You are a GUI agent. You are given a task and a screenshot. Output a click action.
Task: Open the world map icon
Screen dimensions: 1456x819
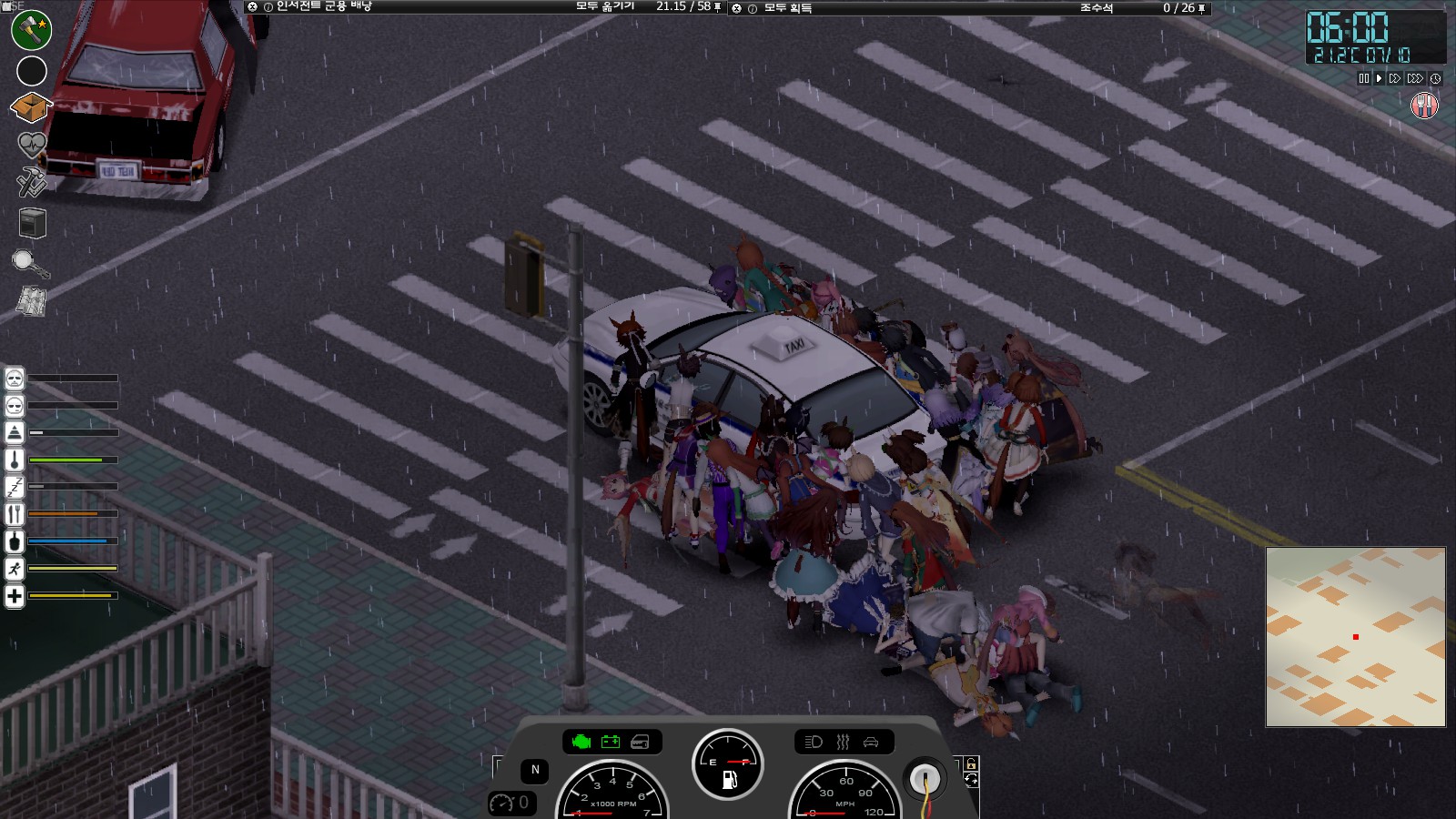(x=32, y=302)
